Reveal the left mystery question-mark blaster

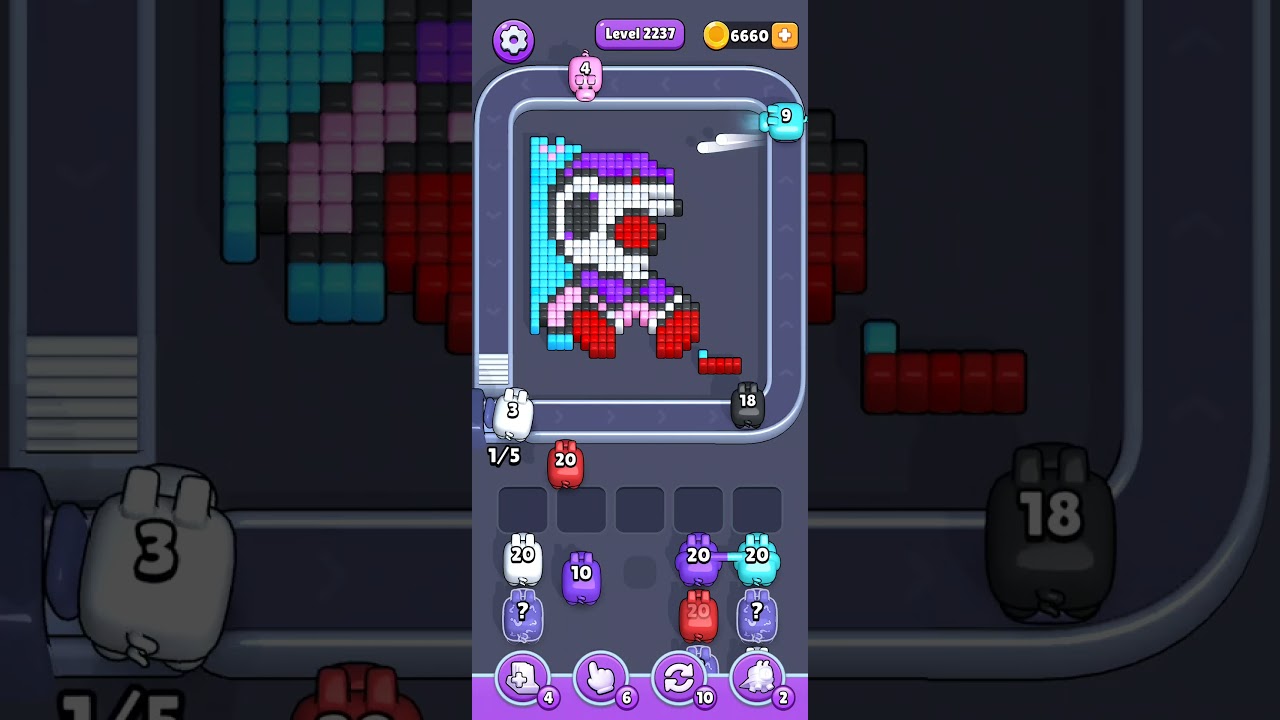(x=521, y=614)
